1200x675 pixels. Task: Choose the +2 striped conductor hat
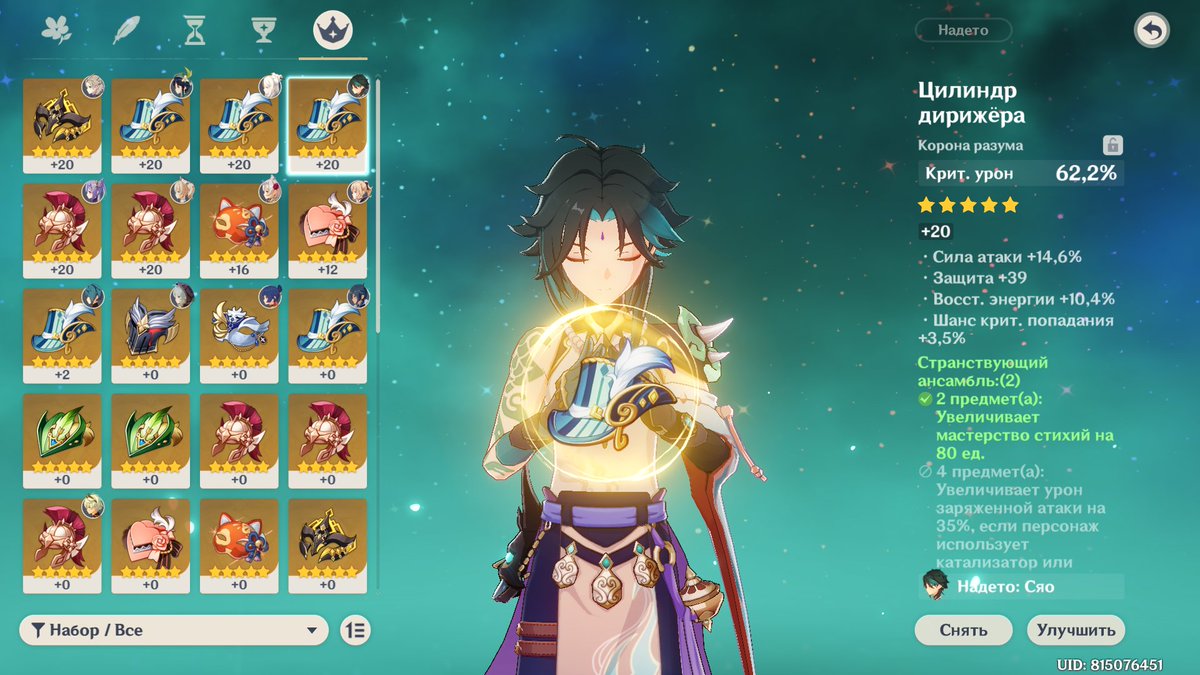point(62,334)
